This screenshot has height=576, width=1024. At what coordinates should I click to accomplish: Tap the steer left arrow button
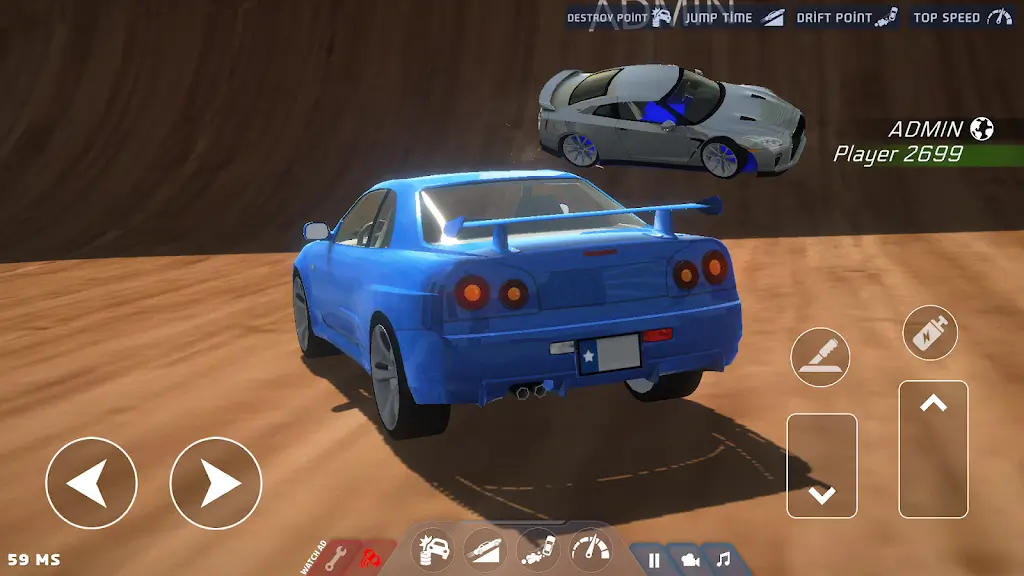coord(91,484)
